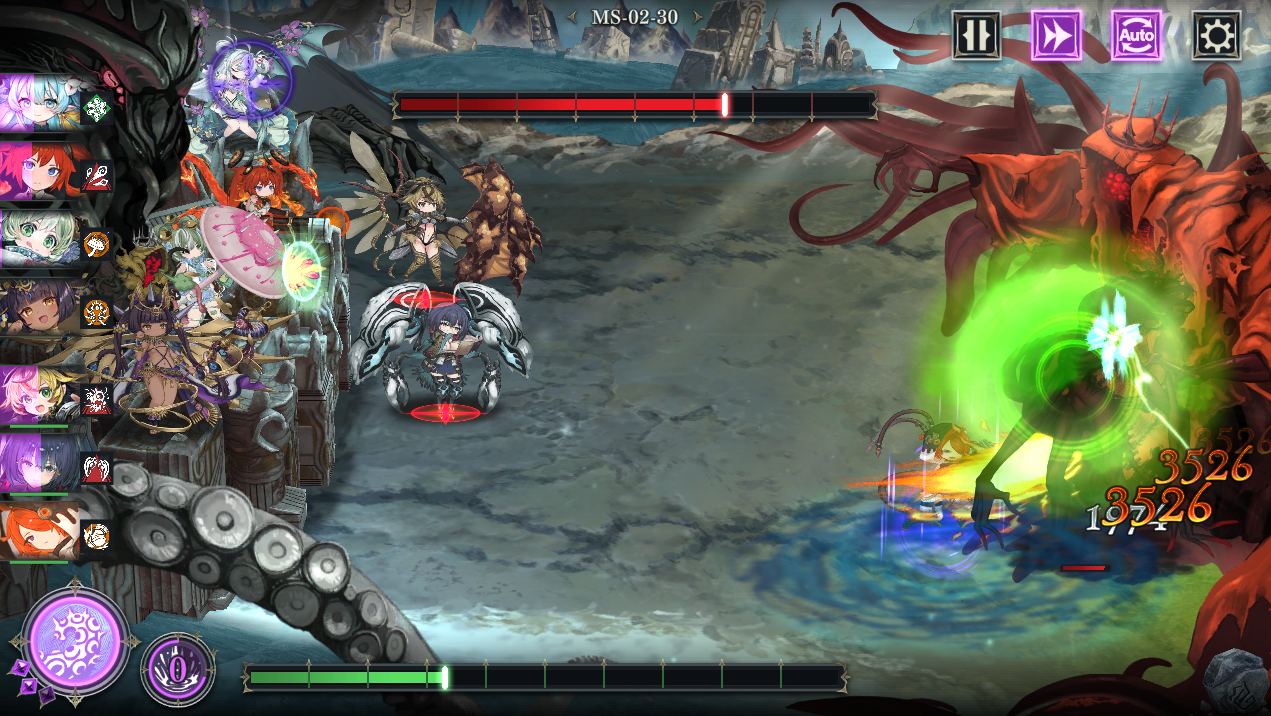The height and width of the screenshot is (716, 1271).
Task: Activate the large purple orb skill
Action: [76, 640]
